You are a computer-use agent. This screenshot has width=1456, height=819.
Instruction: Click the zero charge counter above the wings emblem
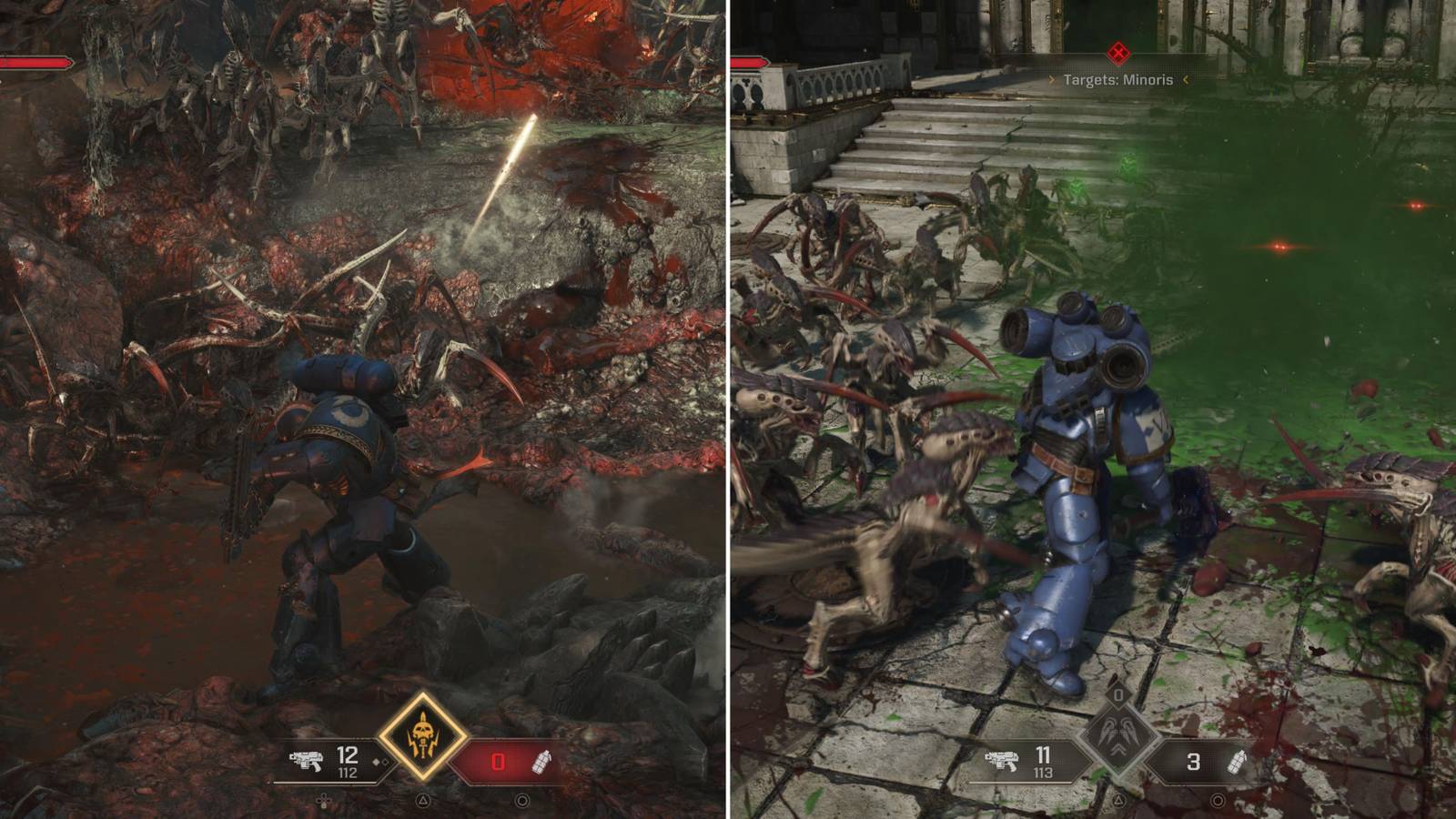pyautogui.click(x=1117, y=695)
